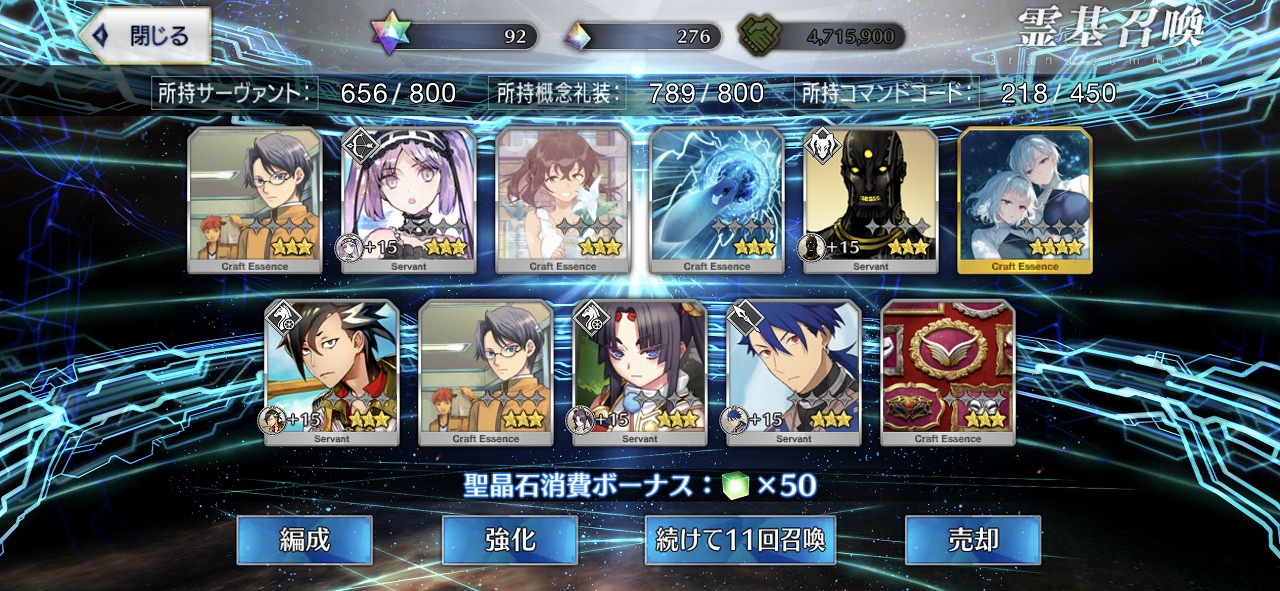Select the dark-haired girl Rider servant card
The height and width of the screenshot is (591, 1280).
pos(639,372)
